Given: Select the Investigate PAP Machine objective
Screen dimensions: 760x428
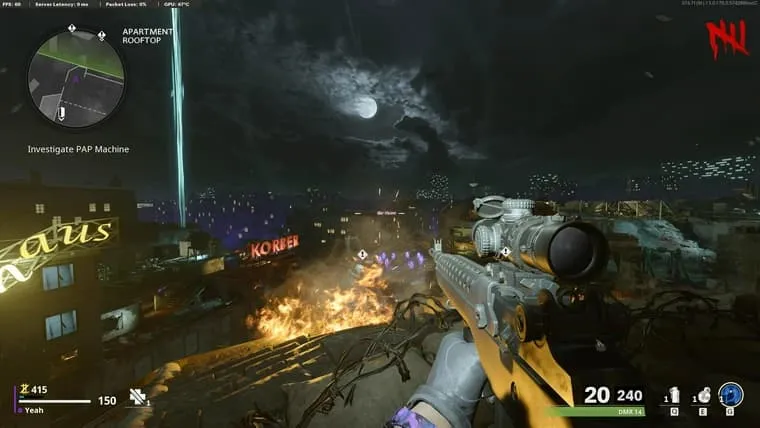Looking at the screenshot, I should click(78, 149).
